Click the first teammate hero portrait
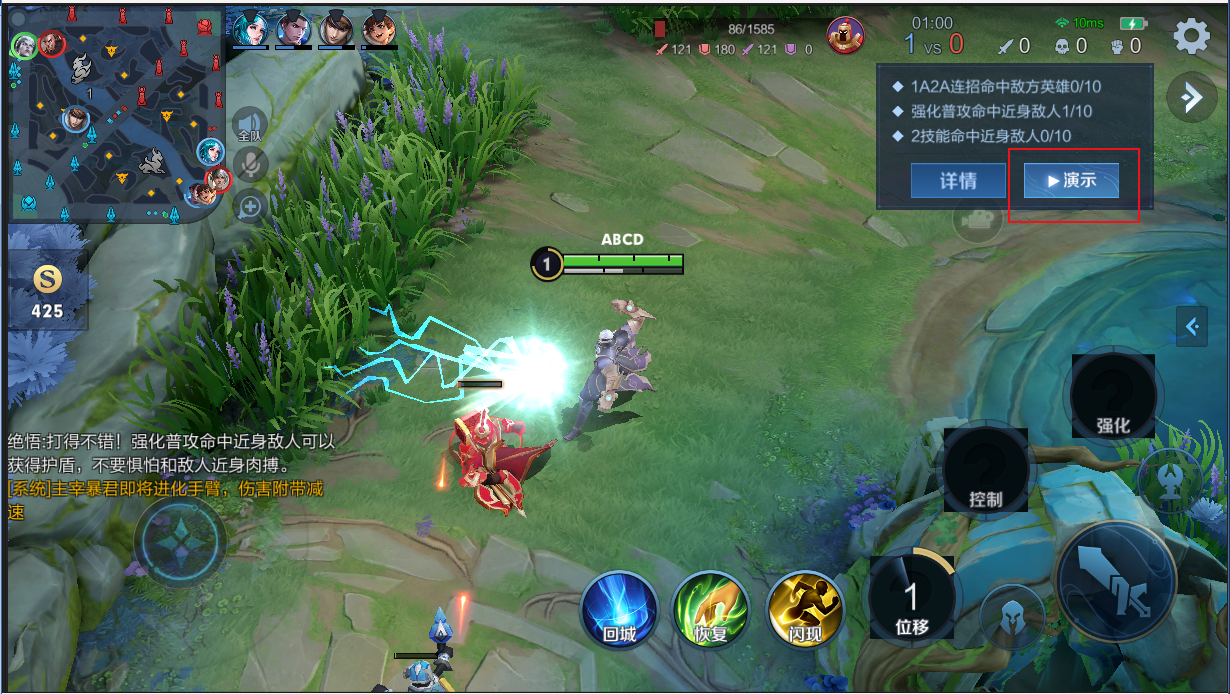Screen dimensions: 1230x694 click(250, 27)
